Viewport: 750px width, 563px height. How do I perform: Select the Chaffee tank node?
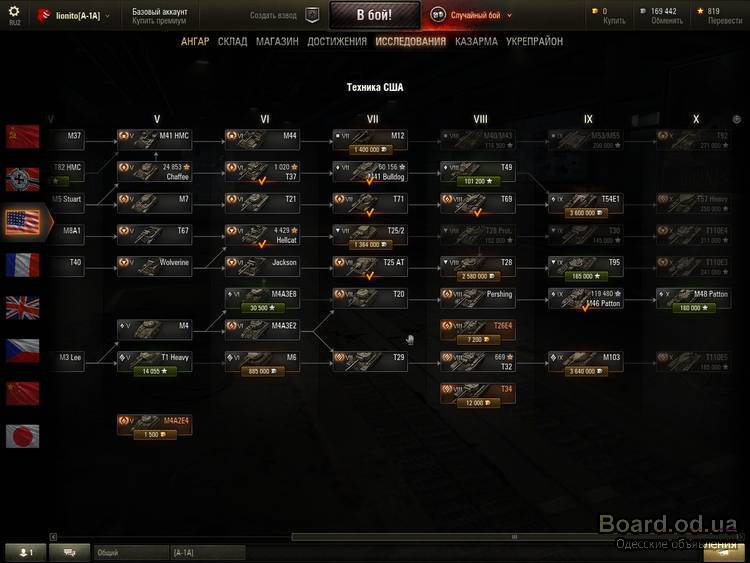tap(155, 172)
